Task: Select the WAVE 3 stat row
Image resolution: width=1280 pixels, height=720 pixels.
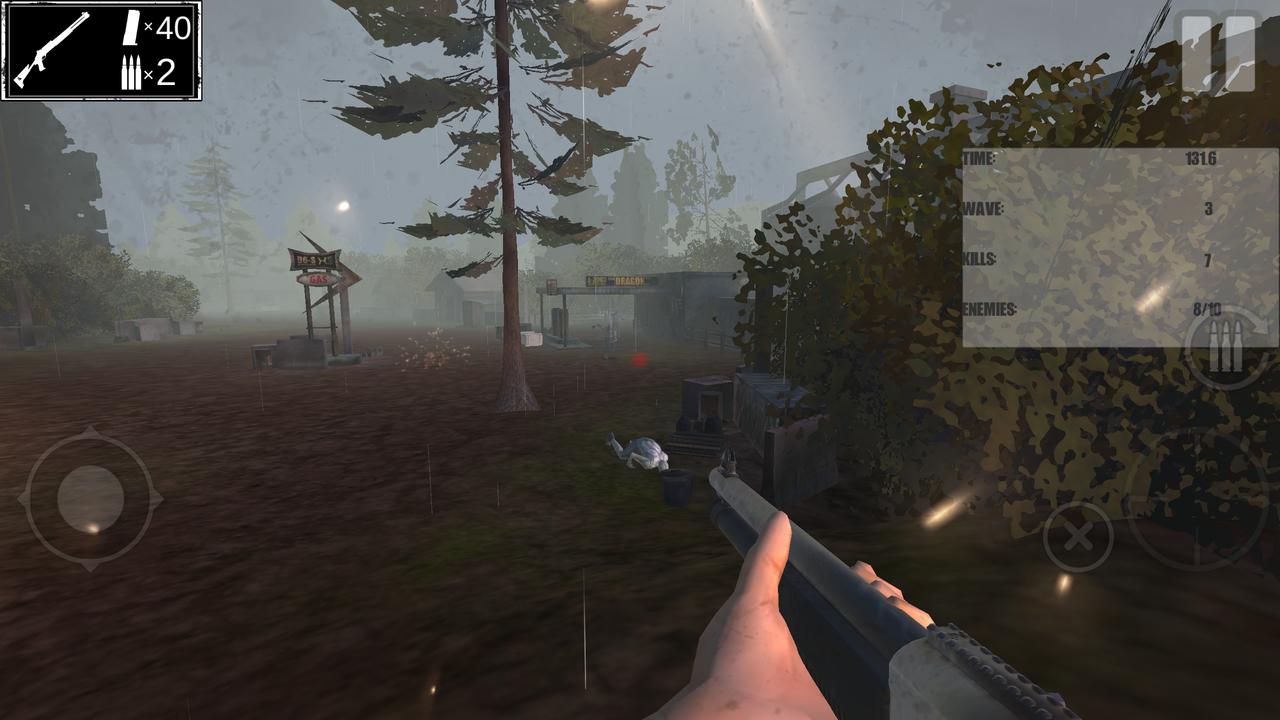Action: click(1090, 210)
